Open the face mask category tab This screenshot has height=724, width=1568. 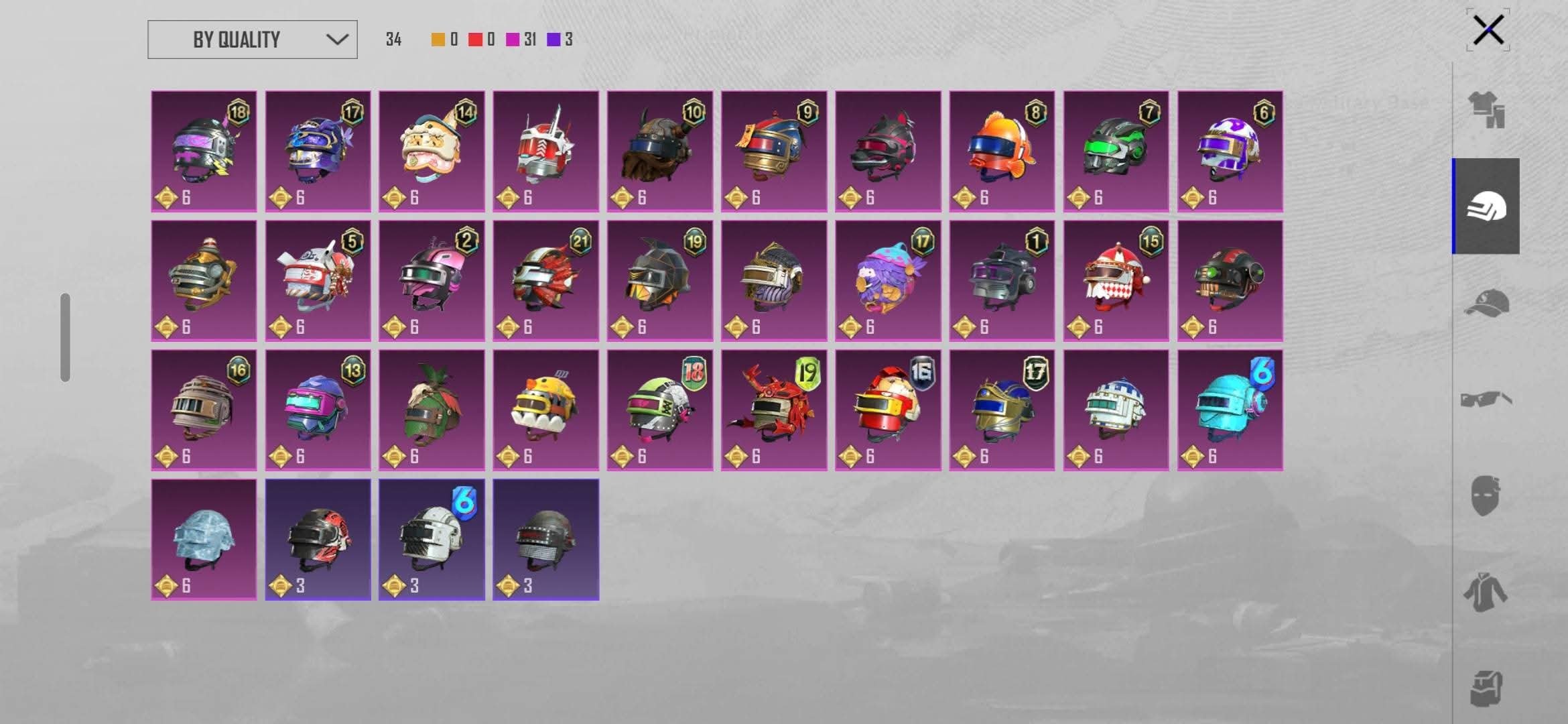(x=1486, y=496)
